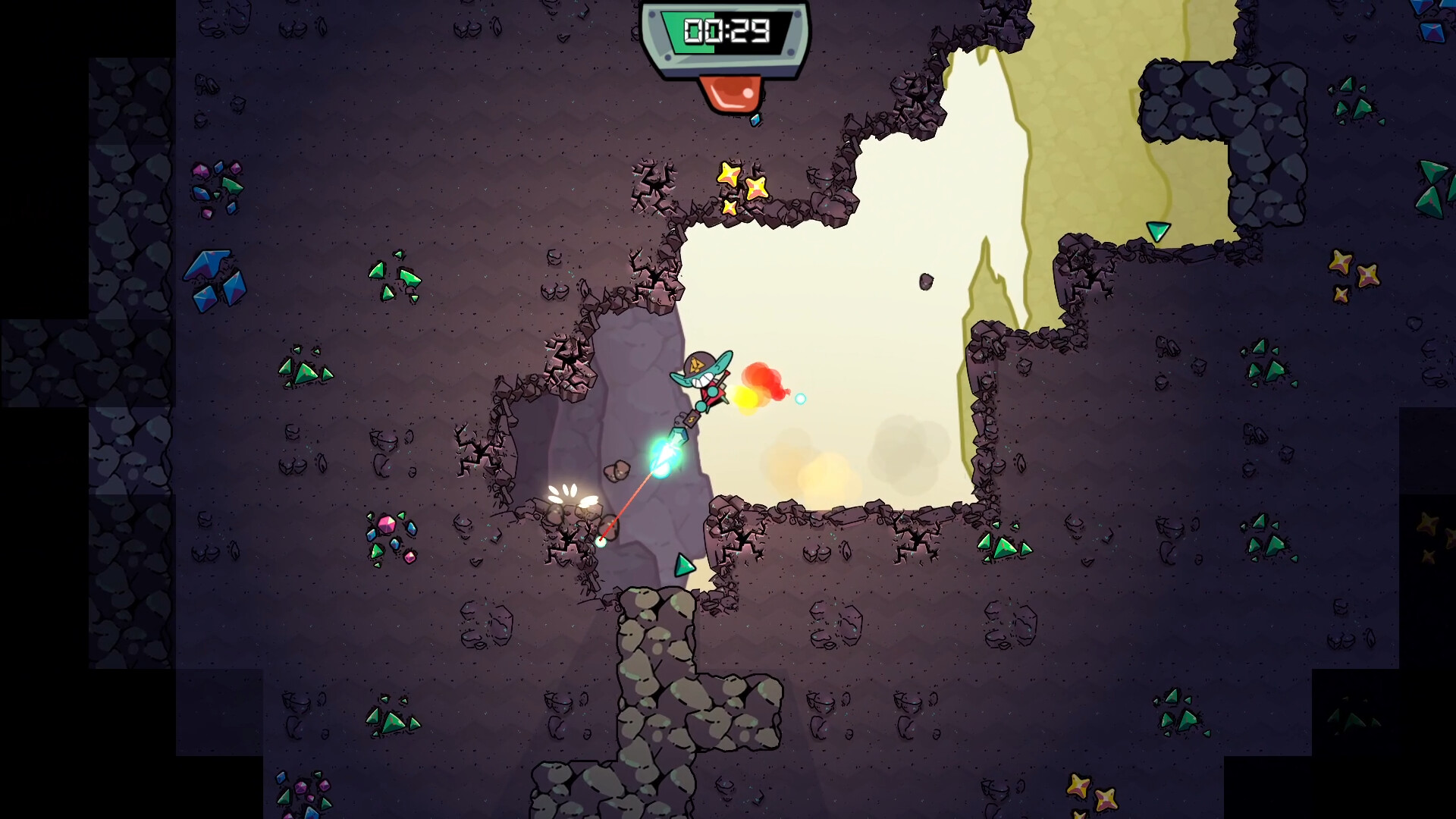Click the floating rock chunk in the bright cavern
1456x819 pixels.
pos(927,282)
